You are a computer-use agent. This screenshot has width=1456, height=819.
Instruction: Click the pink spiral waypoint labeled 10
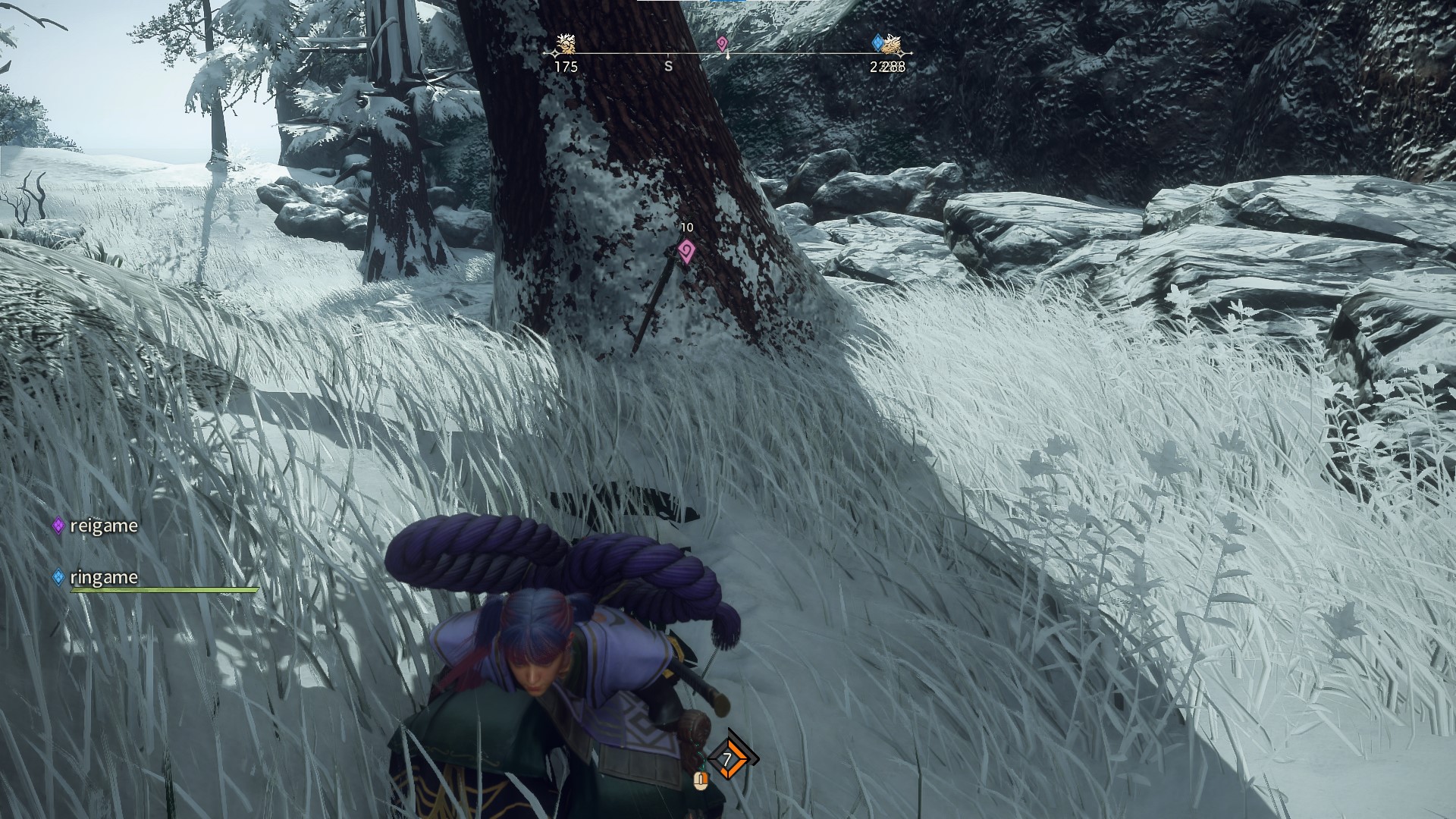[686, 250]
